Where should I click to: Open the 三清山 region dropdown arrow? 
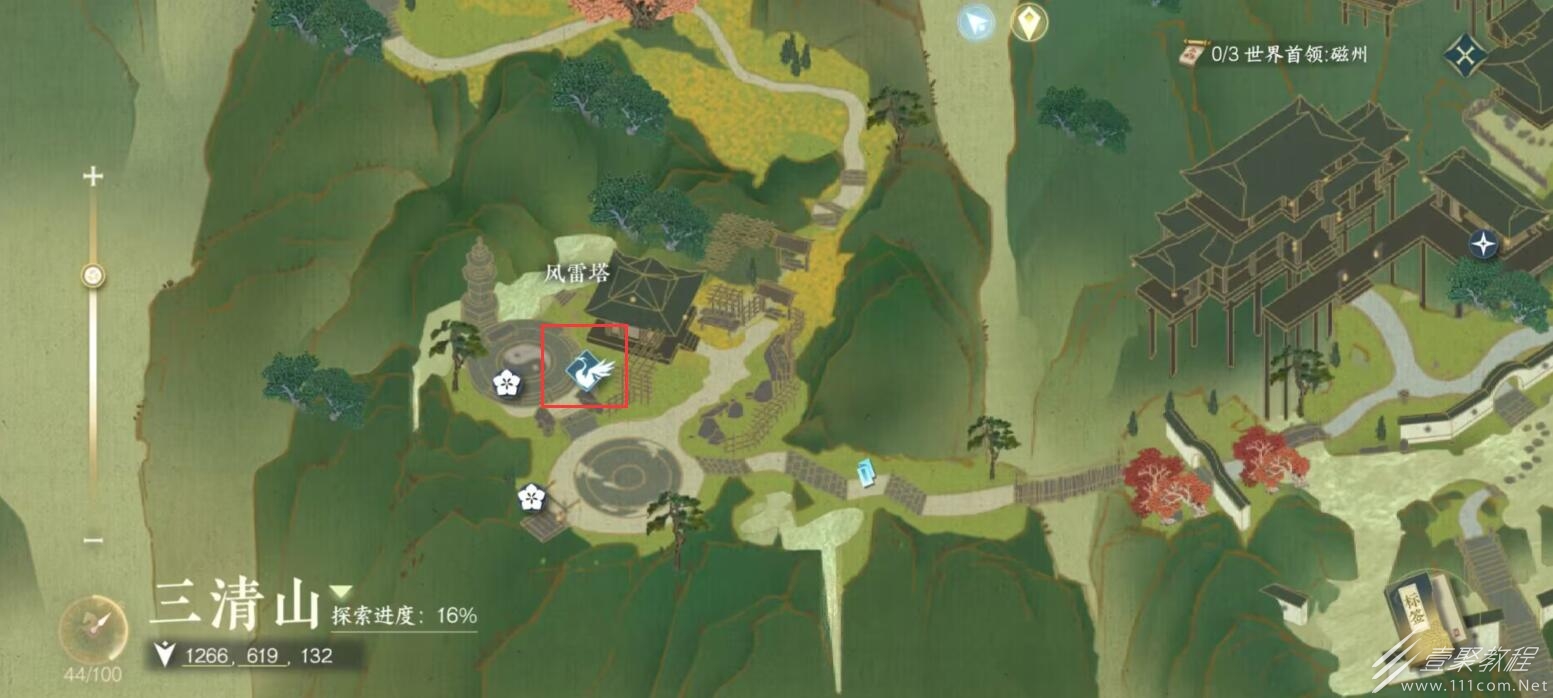point(342,591)
